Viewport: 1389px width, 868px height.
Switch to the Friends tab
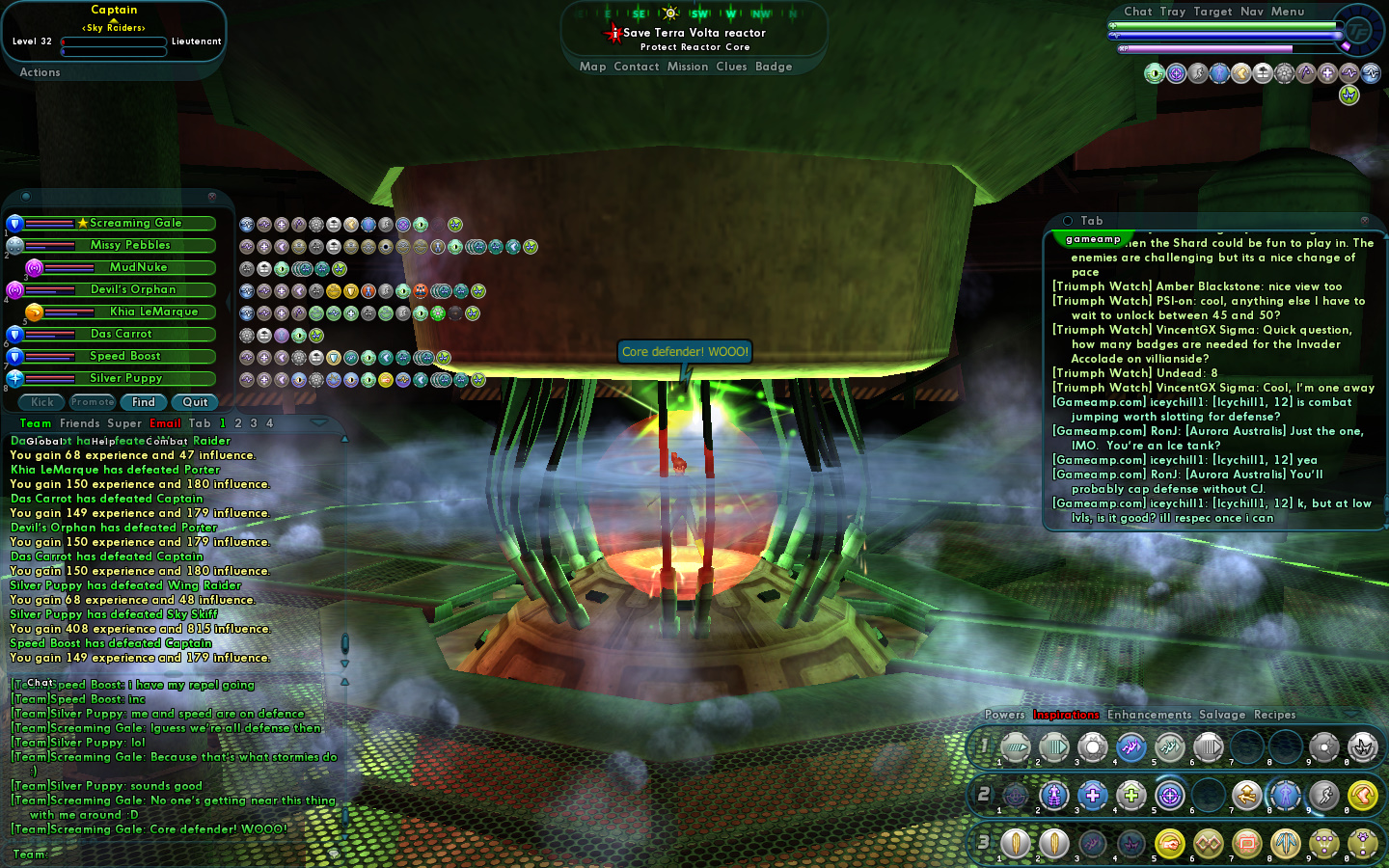click(79, 423)
